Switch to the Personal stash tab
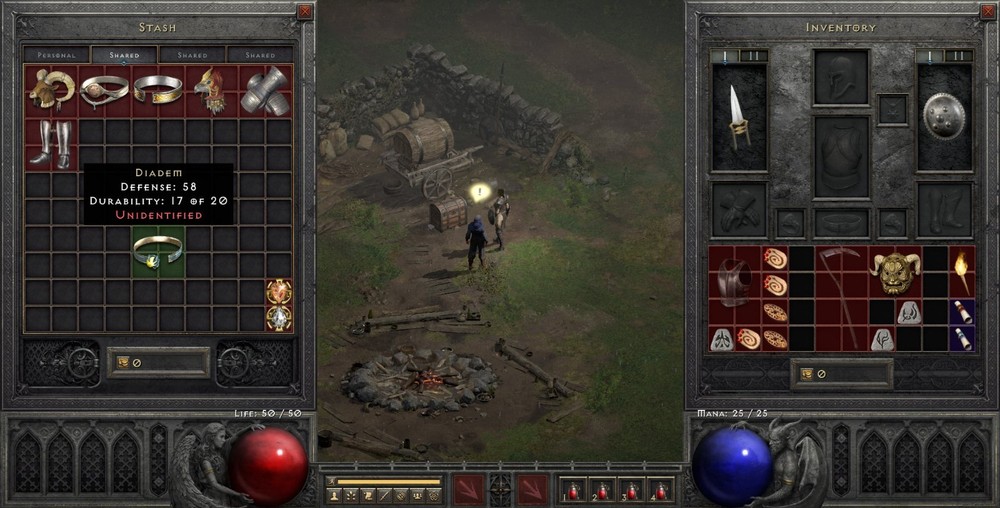Image resolution: width=1000 pixels, height=508 pixels. click(57, 55)
